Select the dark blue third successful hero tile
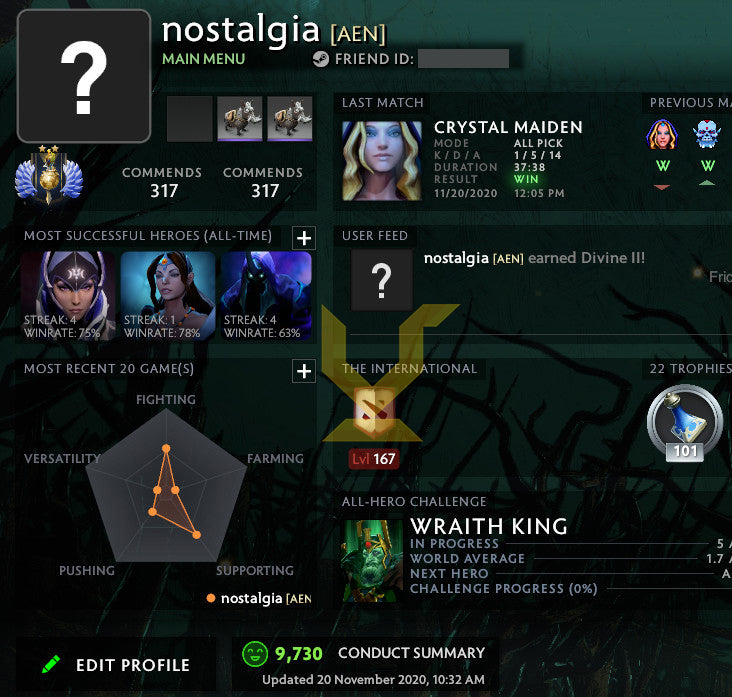Viewport: 732px width, 697px height. [x=265, y=296]
